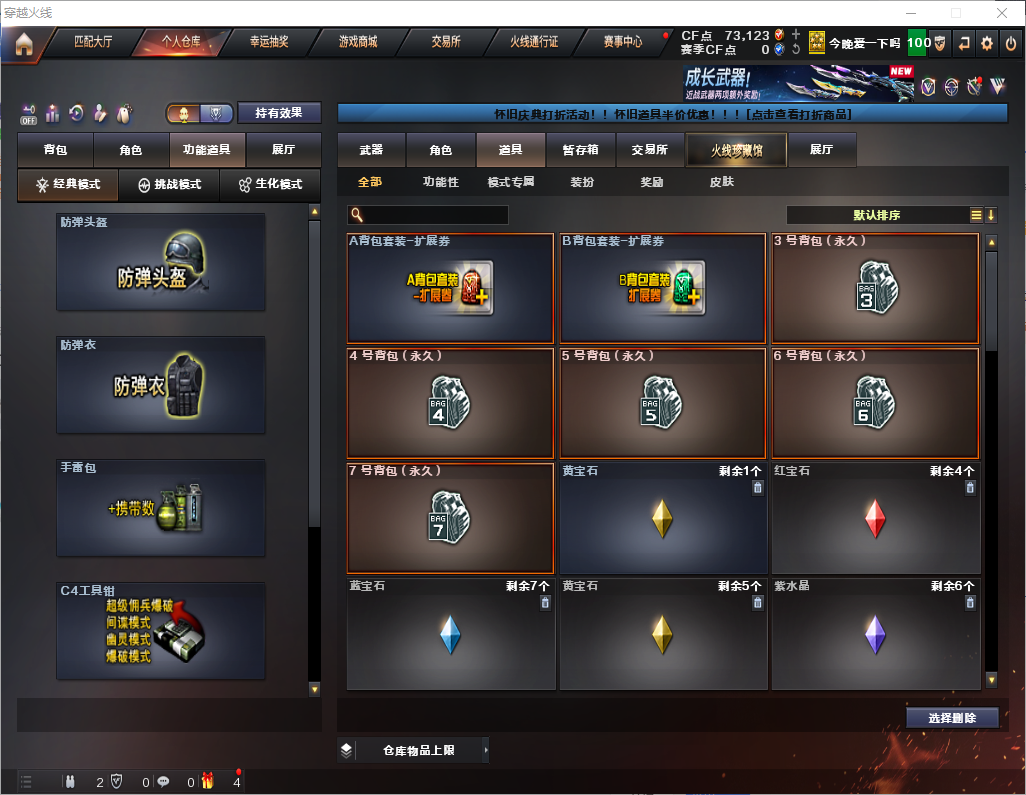Switch to the 暂存箱 temporary storage tab

tap(580, 150)
